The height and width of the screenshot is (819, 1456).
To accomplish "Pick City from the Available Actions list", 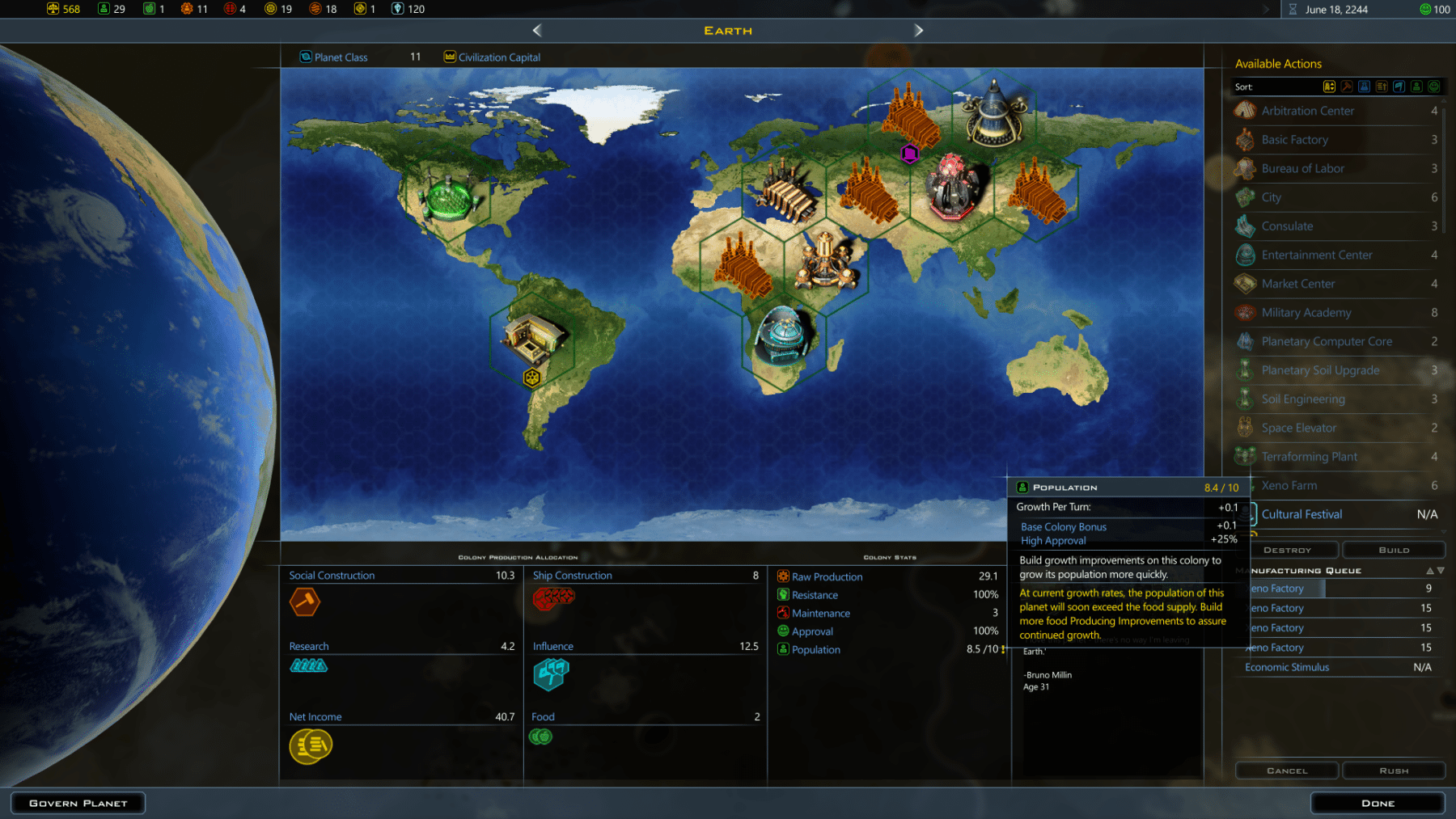I will tap(1271, 197).
